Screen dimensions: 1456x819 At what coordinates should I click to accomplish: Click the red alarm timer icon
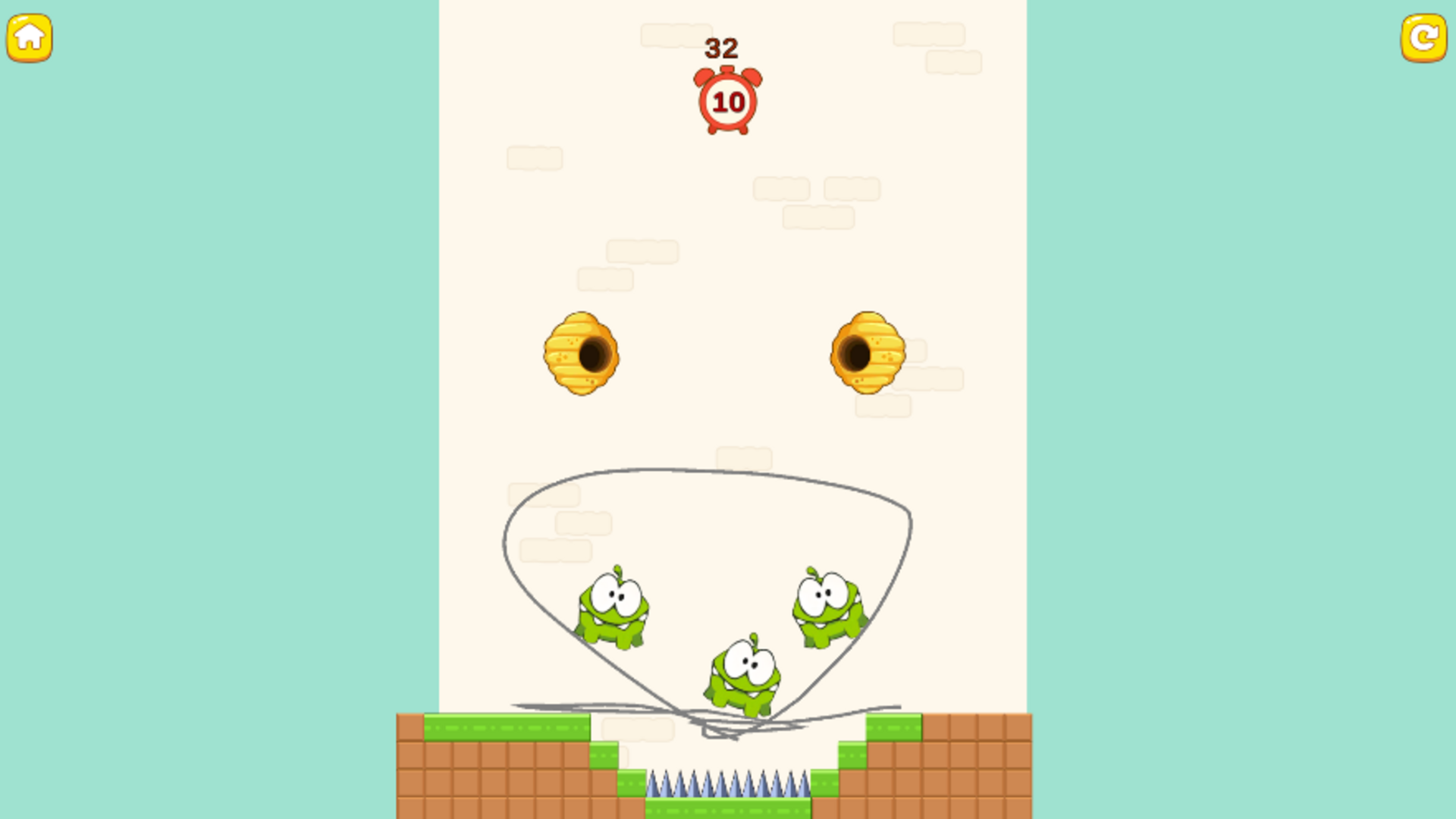pyautogui.click(x=729, y=99)
